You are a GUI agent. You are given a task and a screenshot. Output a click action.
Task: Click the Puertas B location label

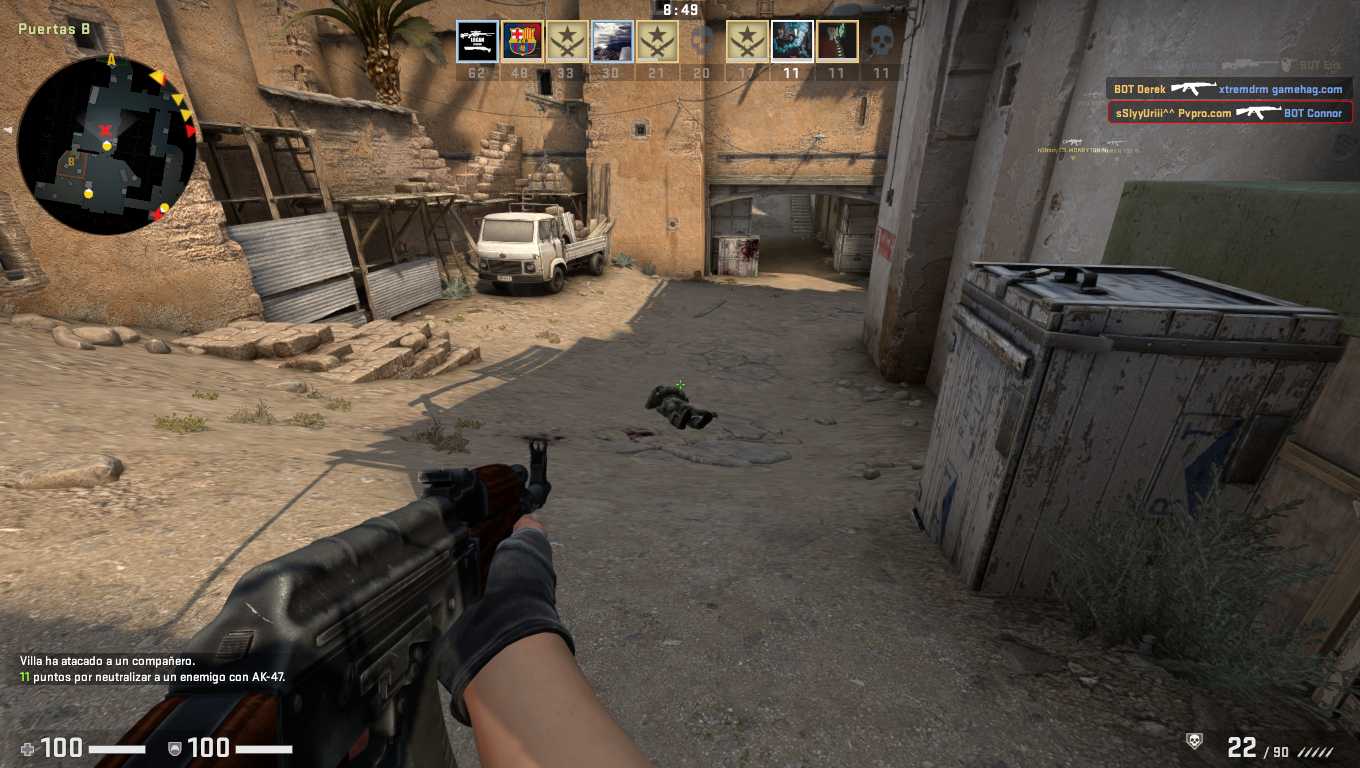(x=54, y=29)
